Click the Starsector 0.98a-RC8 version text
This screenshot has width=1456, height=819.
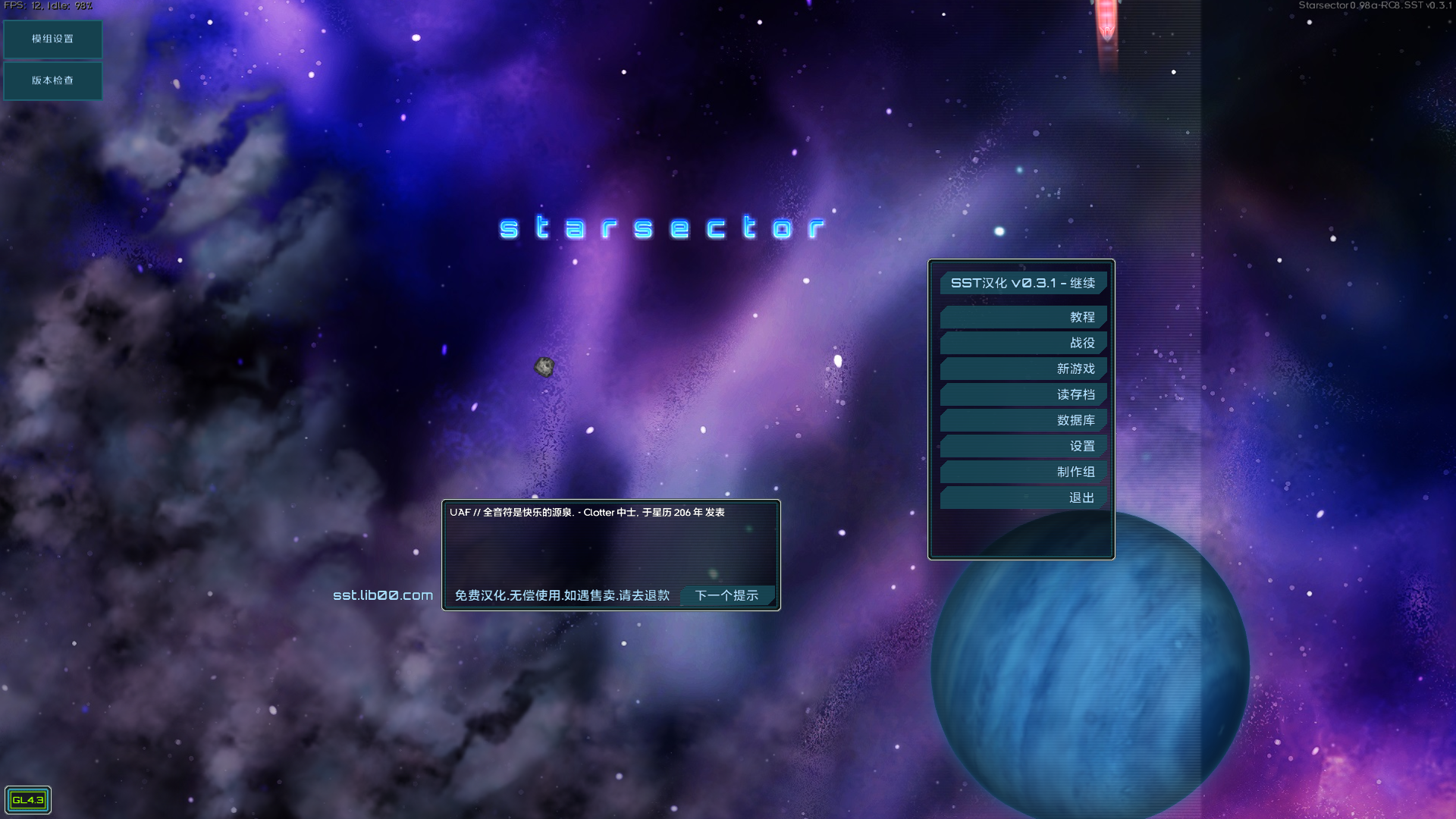1377,4
